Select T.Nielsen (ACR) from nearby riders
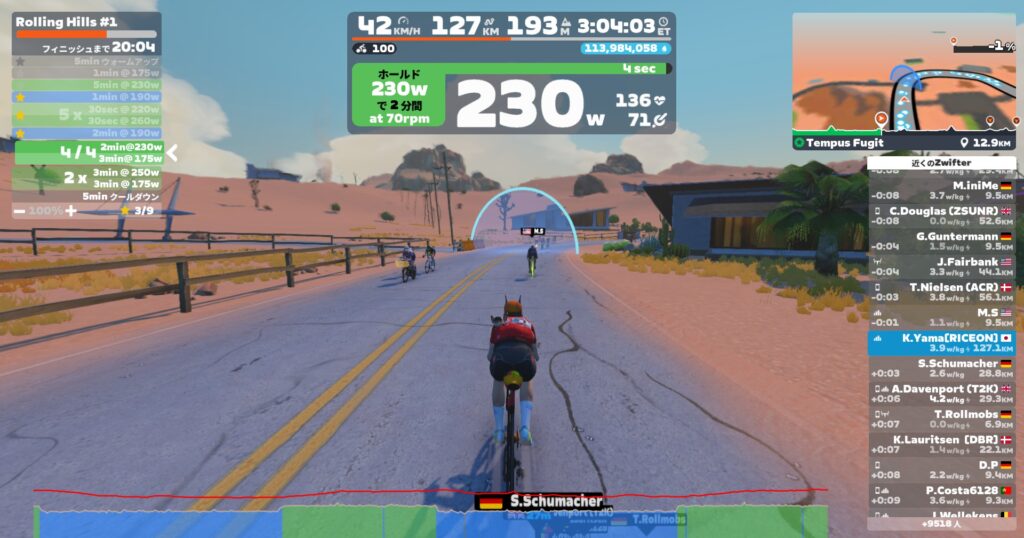 coord(942,291)
